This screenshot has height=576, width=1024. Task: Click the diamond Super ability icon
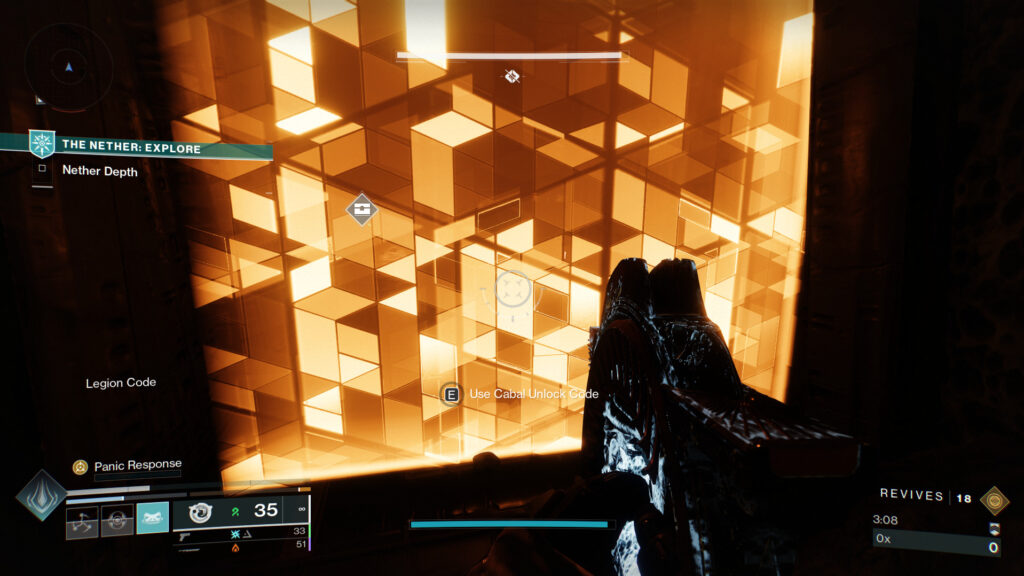[x=42, y=495]
